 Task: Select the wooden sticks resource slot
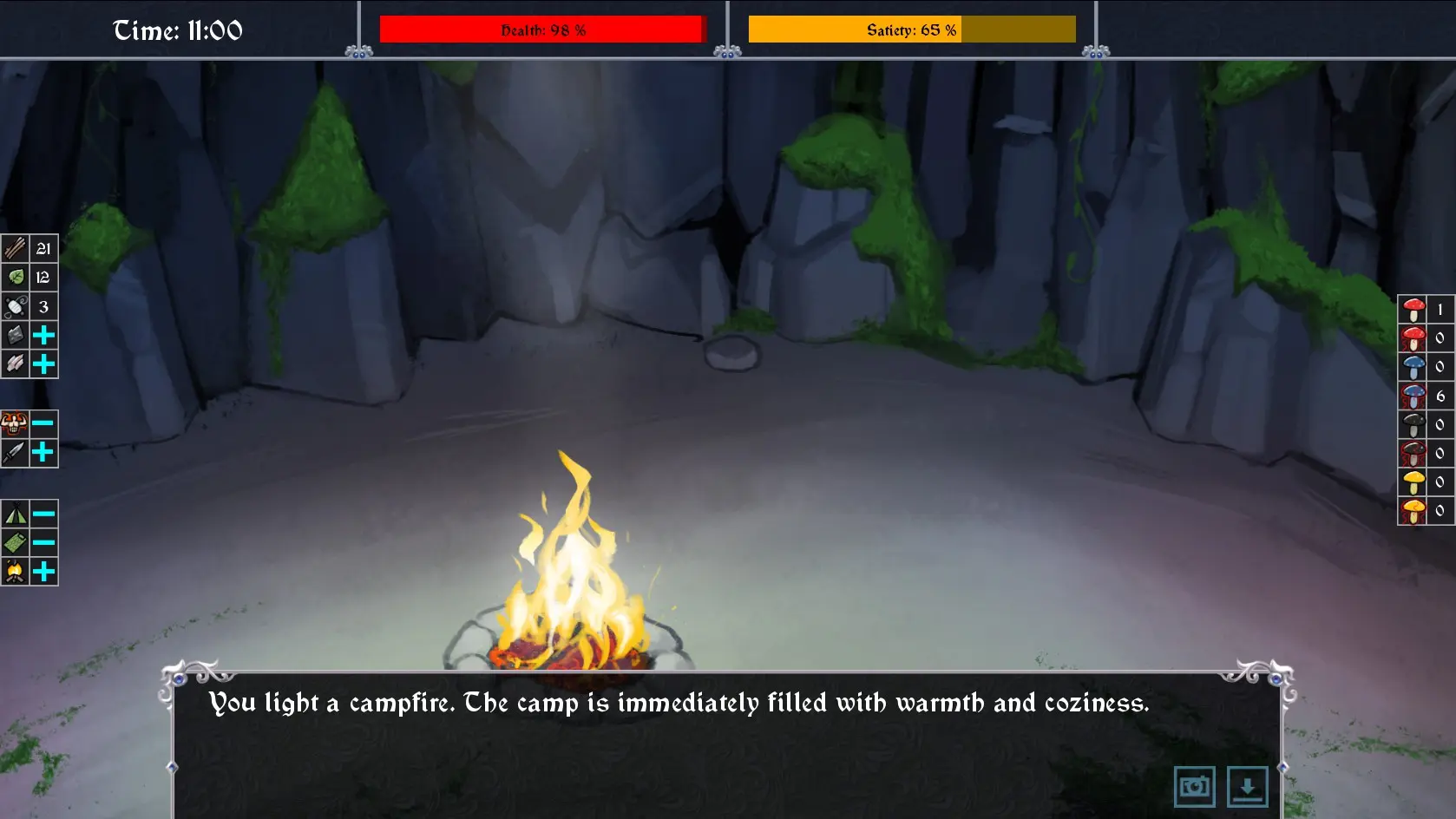pos(16,249)
